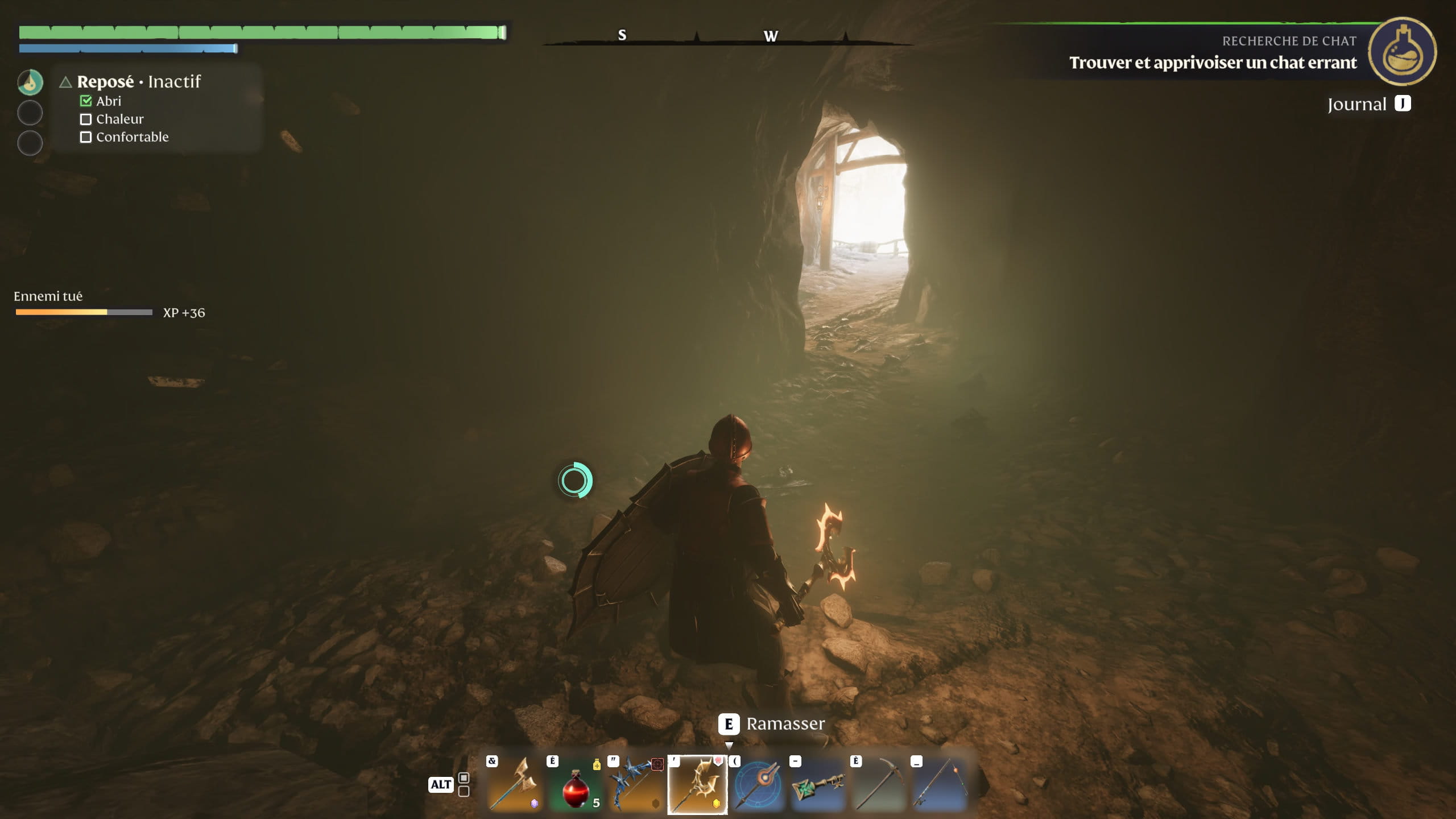Viewport: 1456px width, 819px height.
Task: Select the golden axe hotbar slot
Action: [x=515, y=785]
